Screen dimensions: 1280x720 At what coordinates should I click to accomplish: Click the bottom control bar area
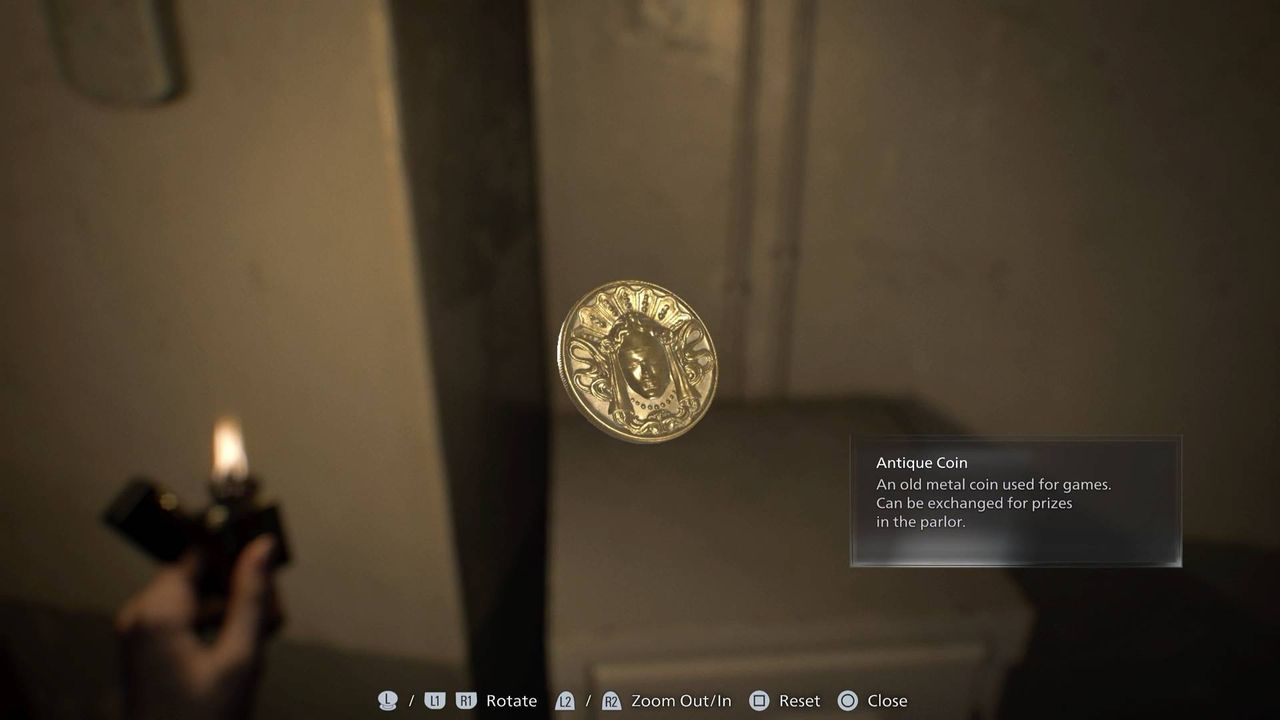(x=640, y=701)
